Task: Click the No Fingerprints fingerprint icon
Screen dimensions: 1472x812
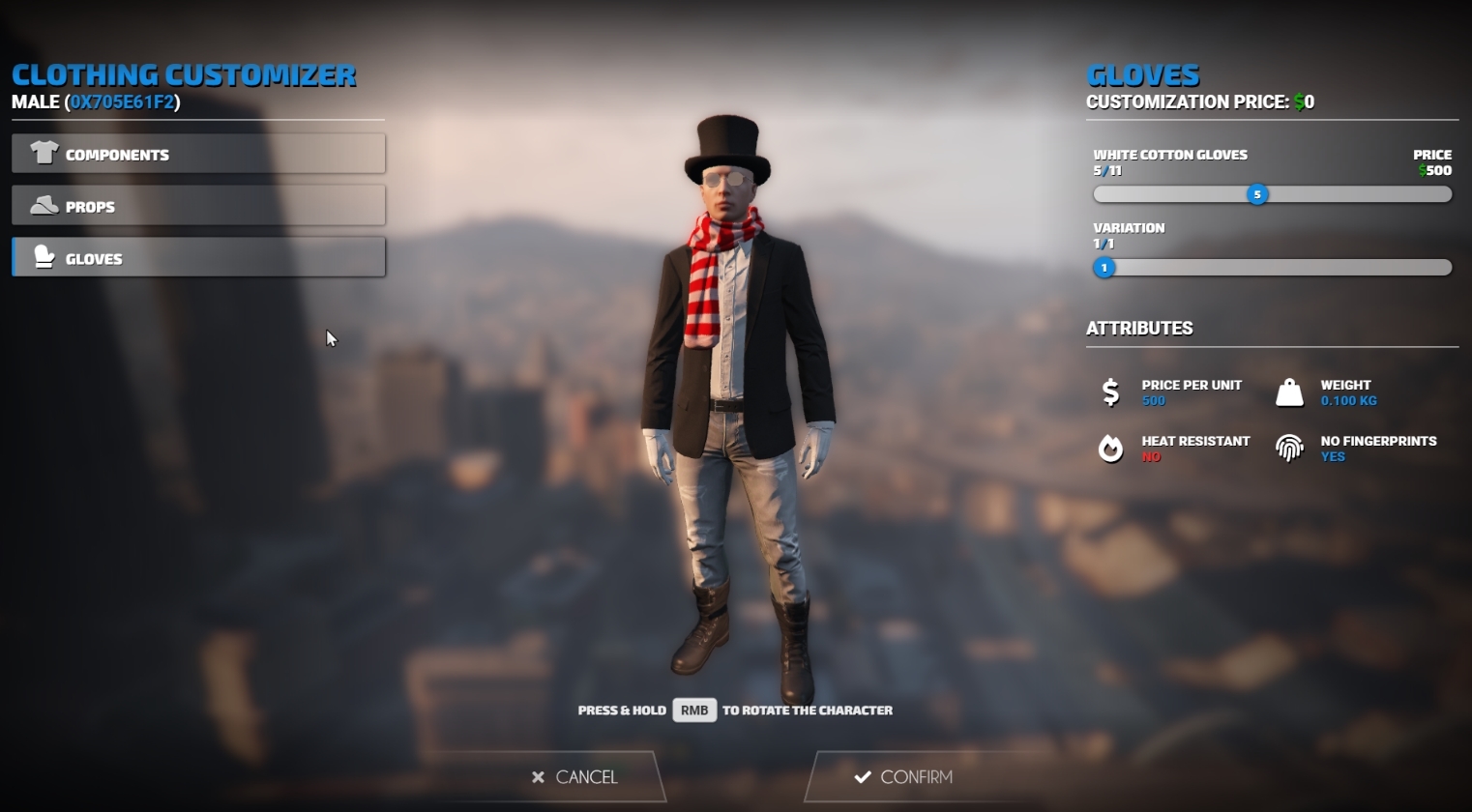Action: 1290,447
